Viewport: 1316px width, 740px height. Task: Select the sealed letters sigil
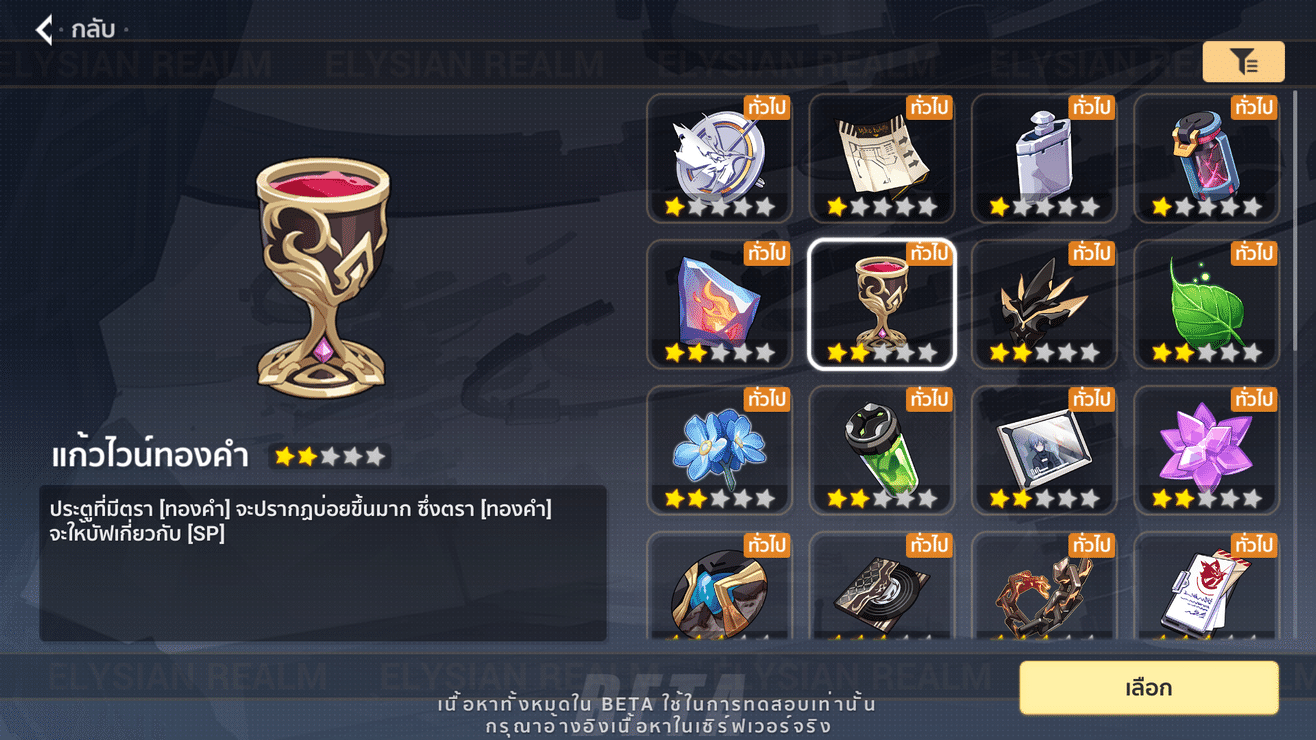pos(1206,593)
